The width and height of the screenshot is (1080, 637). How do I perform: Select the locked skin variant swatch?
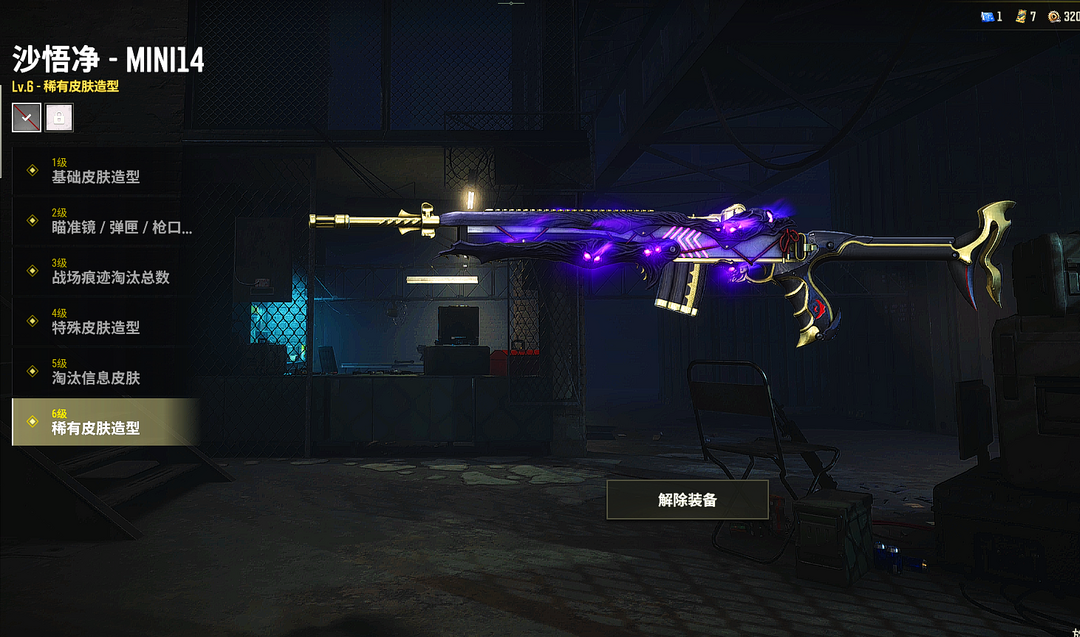59,117
